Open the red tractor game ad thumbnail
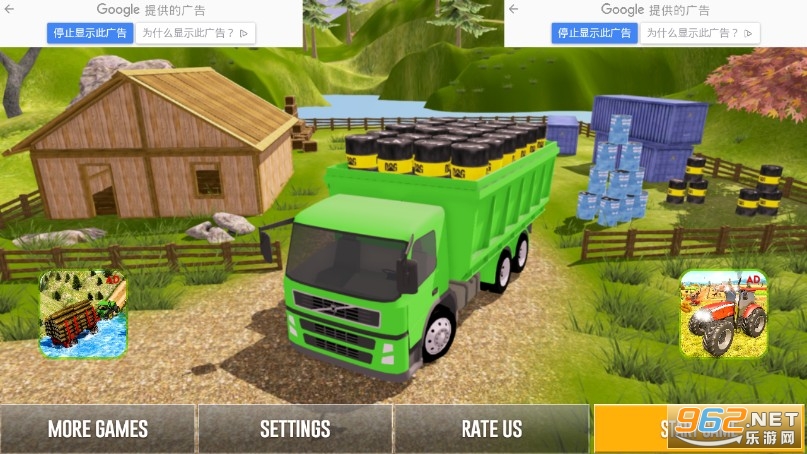This screenshot has height=454, width=807. click(723, 314)
